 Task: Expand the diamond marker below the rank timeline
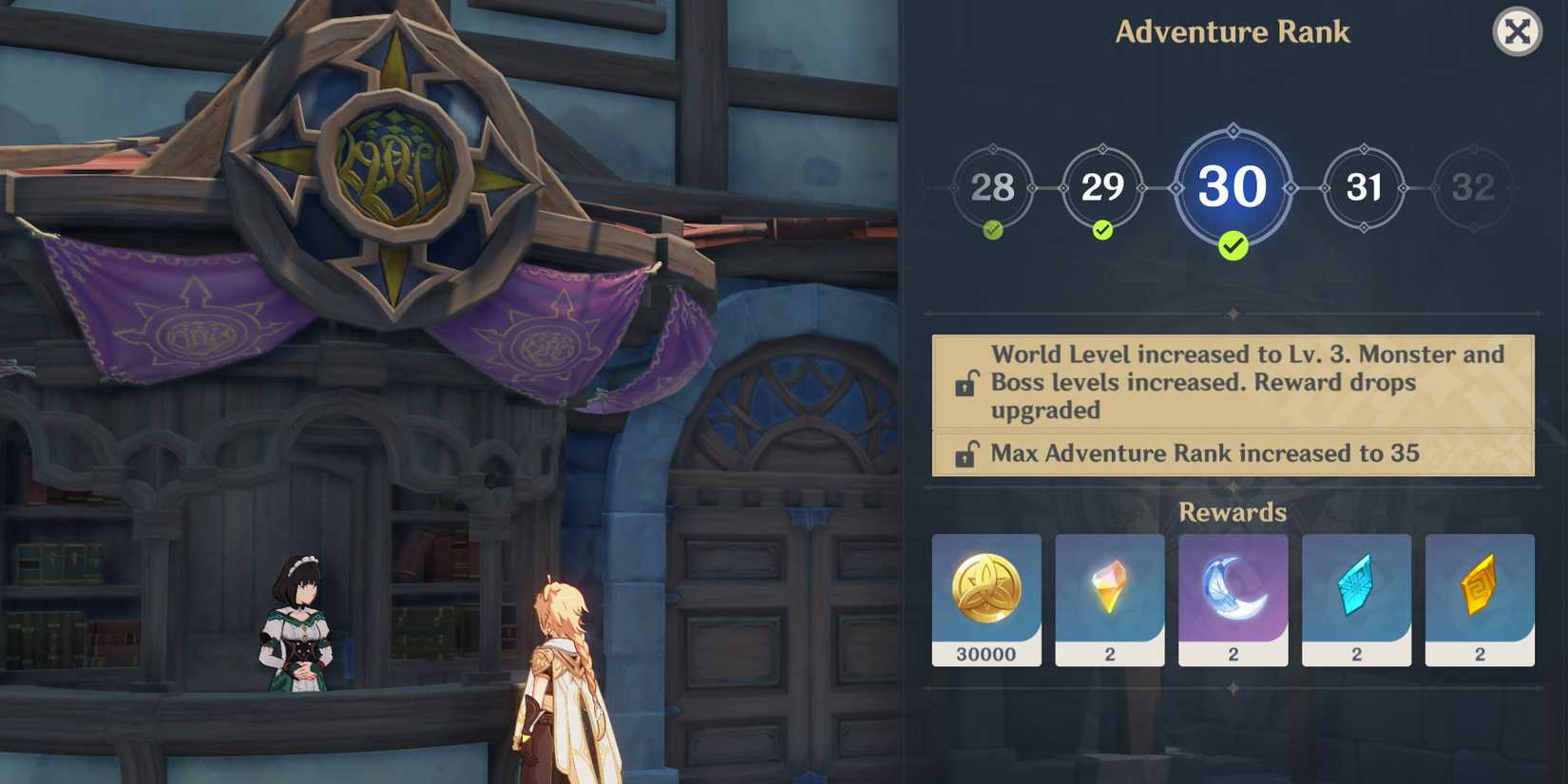pyautogui.click(x=1233, y=311)
